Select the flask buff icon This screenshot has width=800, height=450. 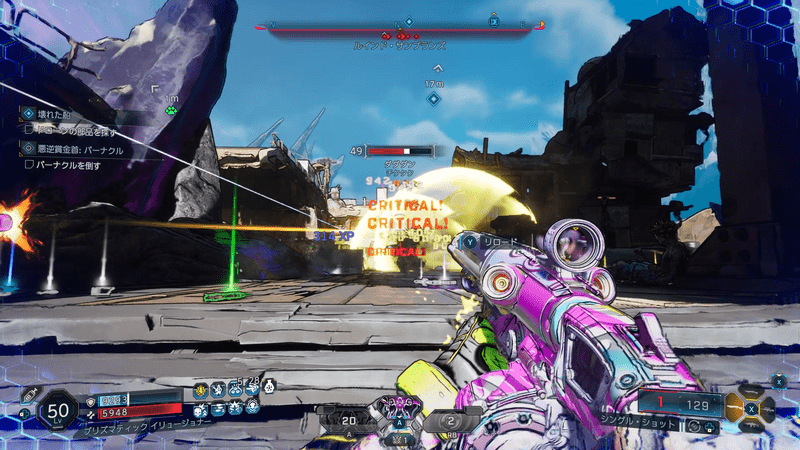pos(267,387)
